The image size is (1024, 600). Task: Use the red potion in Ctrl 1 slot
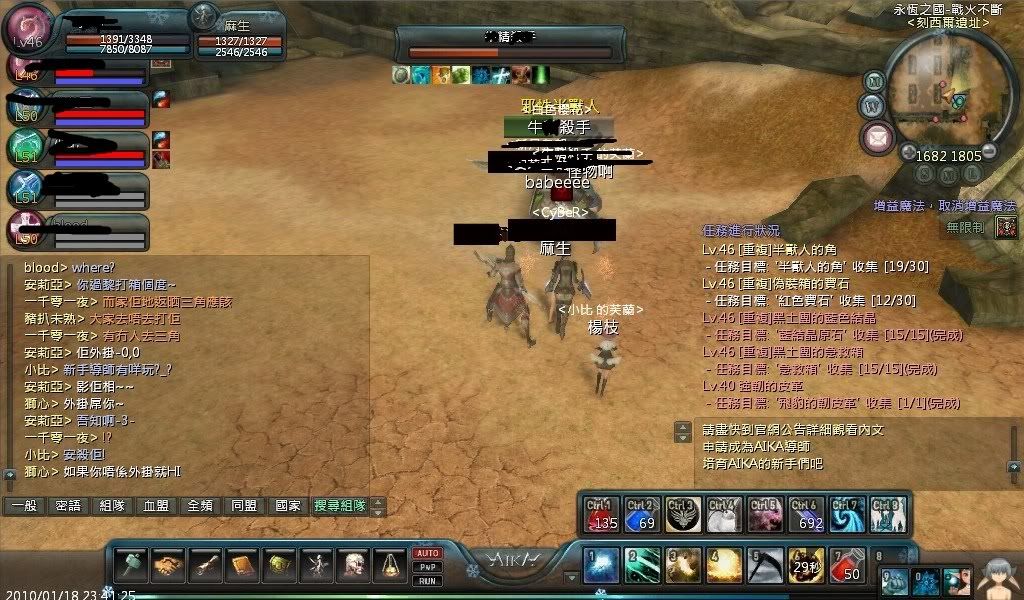click(x=602, y=515)
